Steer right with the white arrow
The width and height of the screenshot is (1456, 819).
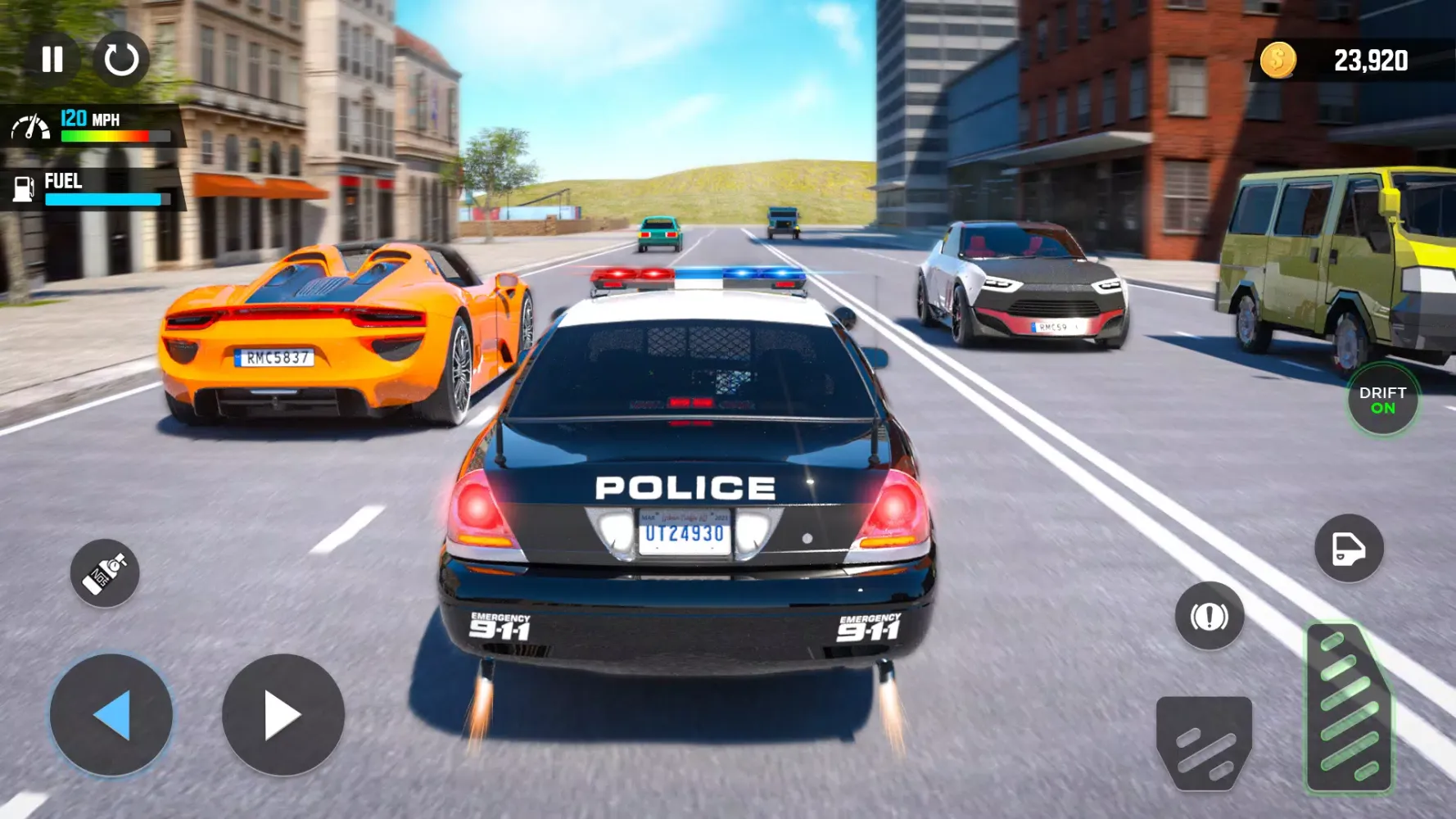(x=283, y=715)
